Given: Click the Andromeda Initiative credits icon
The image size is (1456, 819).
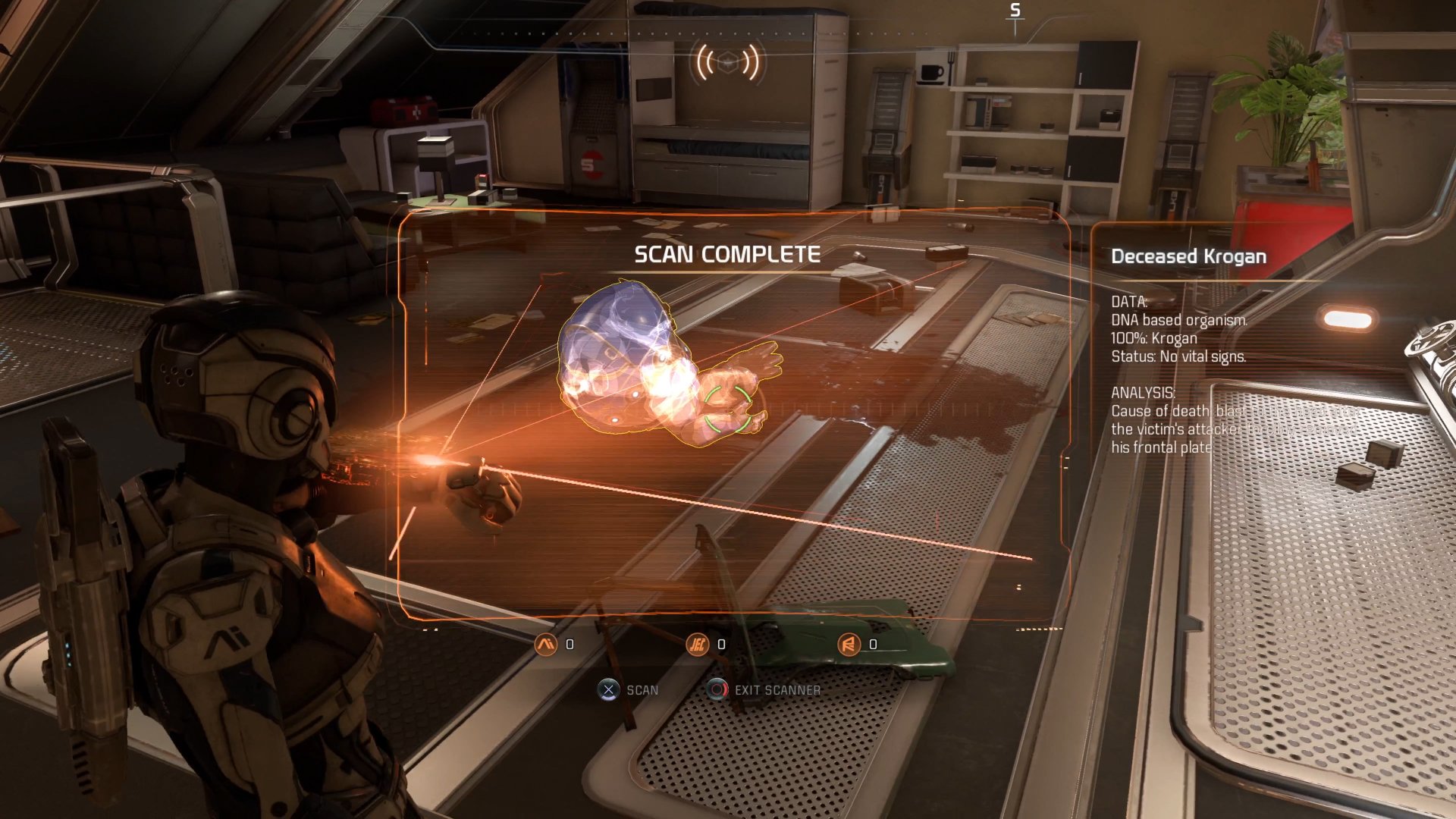Looking at the screenshot, I should tap(545, 644).
